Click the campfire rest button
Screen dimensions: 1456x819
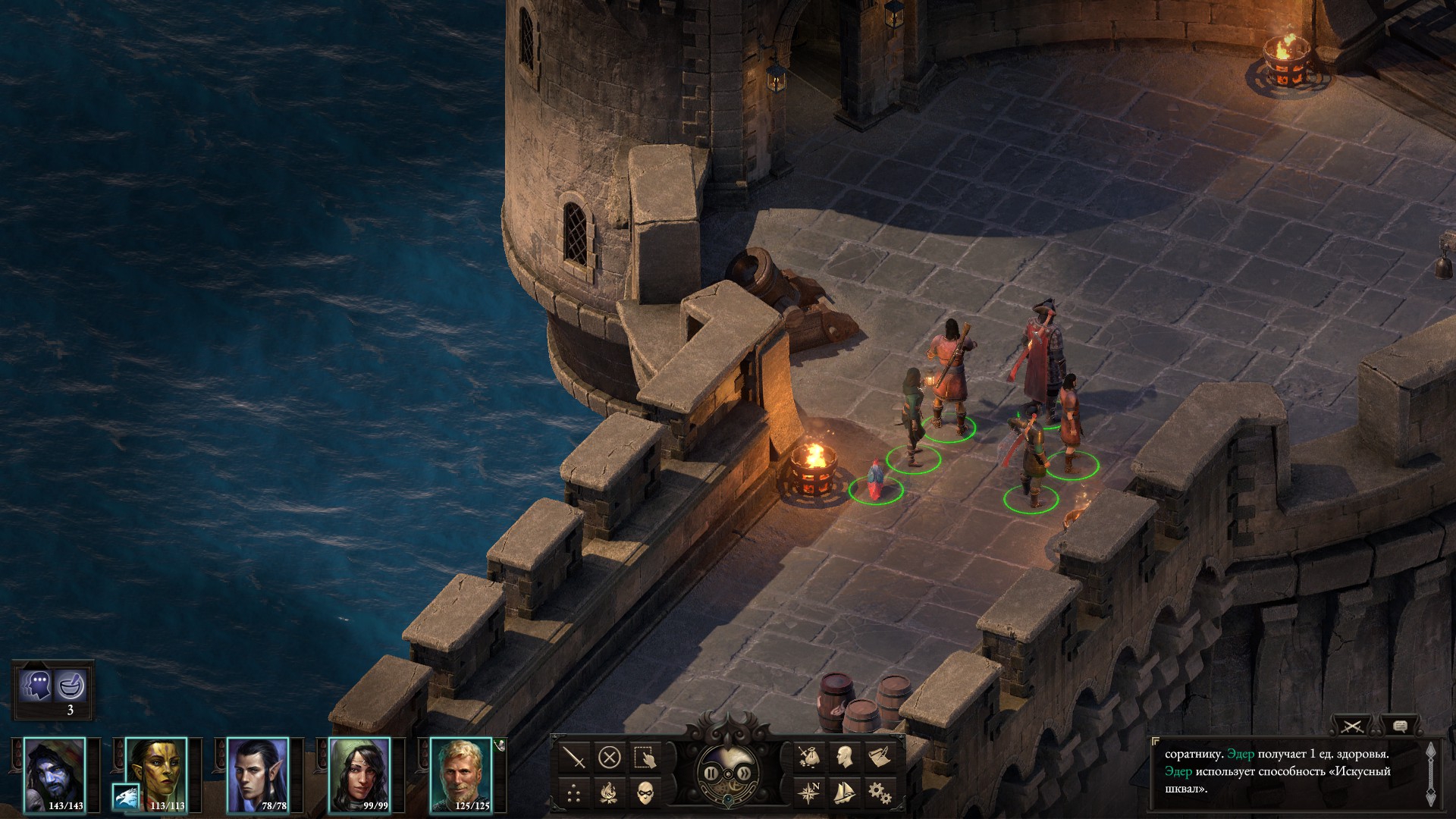click(610, 793)
